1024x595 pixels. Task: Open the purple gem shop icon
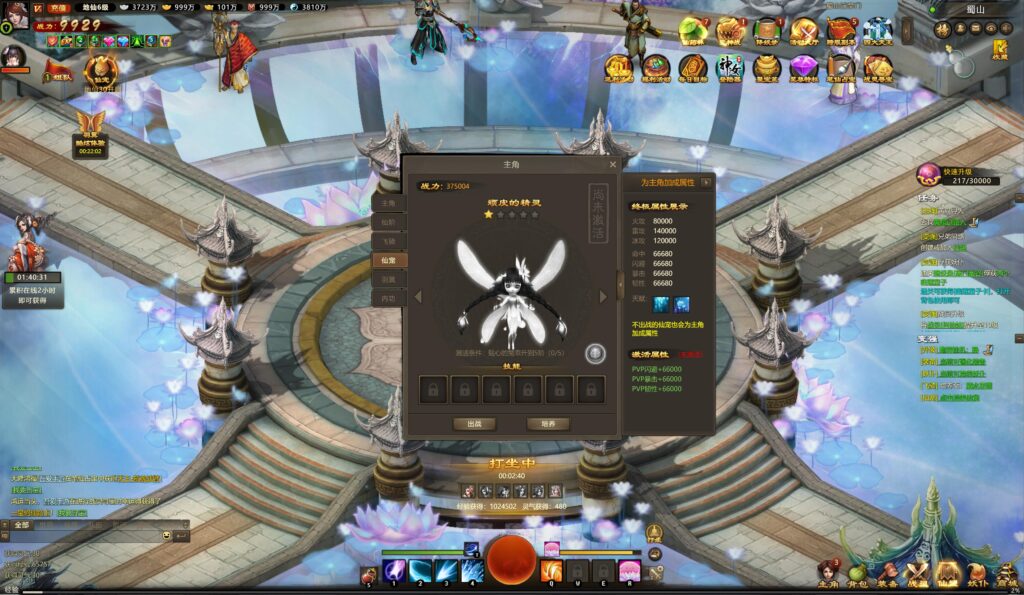pyautogui.click(x=804, y=68)
